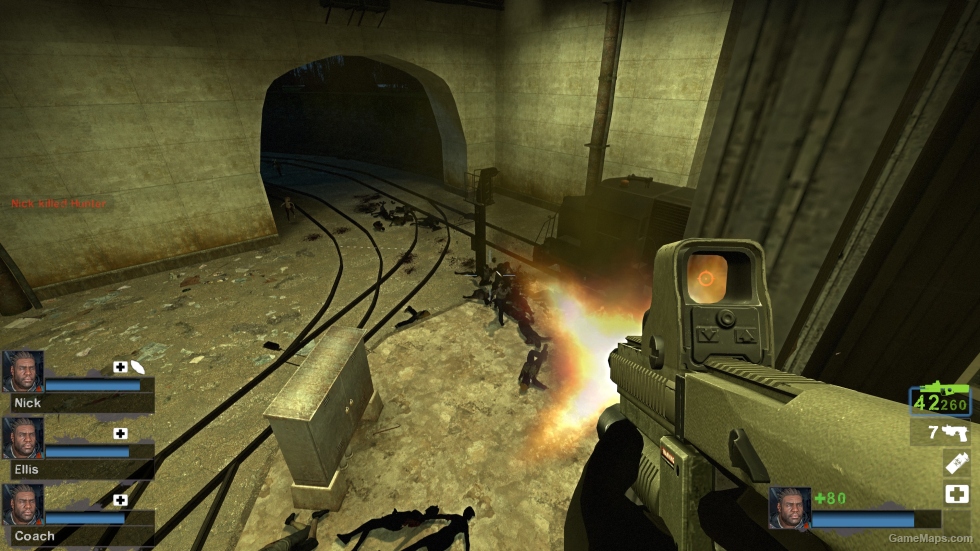Select the first aid kit slot
Screen dimensions: 980x551
coord(955,494)
